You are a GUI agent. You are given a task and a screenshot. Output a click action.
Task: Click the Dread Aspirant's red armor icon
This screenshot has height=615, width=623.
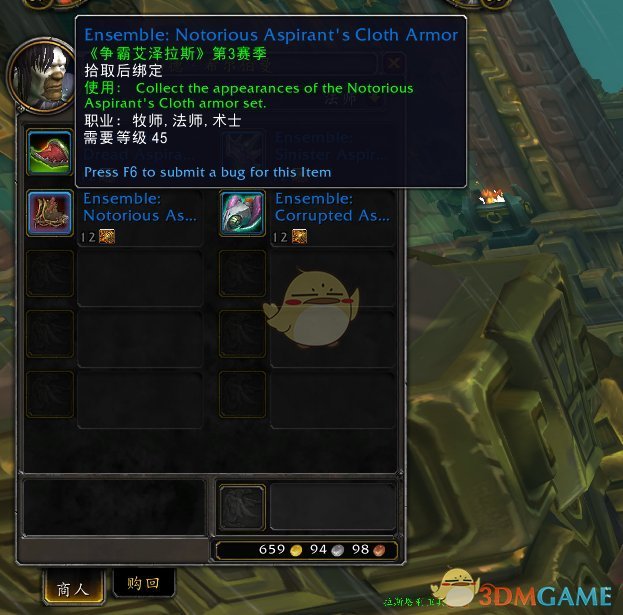tap(49, 152)
